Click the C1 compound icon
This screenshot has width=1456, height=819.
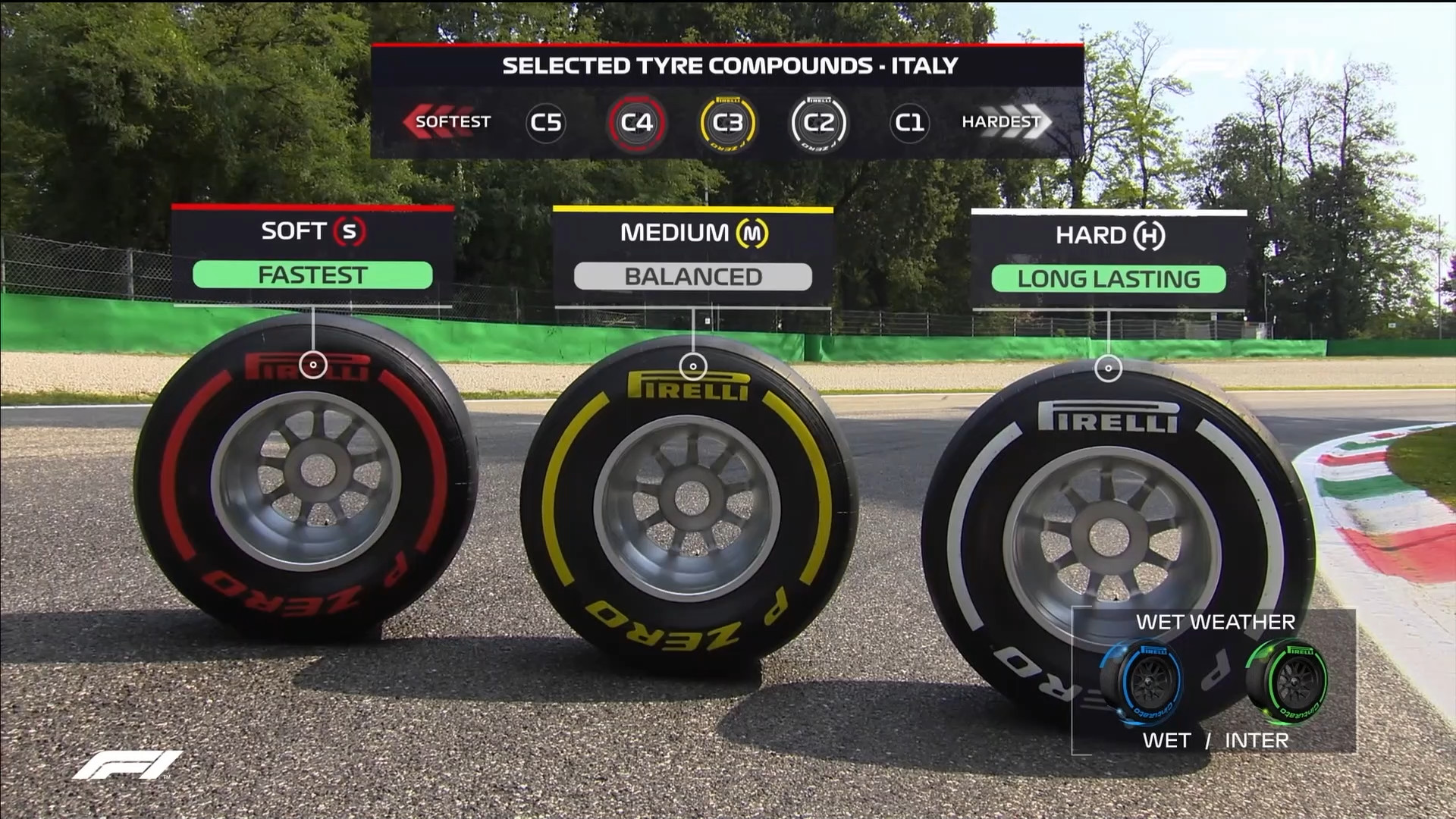[909, 122]
